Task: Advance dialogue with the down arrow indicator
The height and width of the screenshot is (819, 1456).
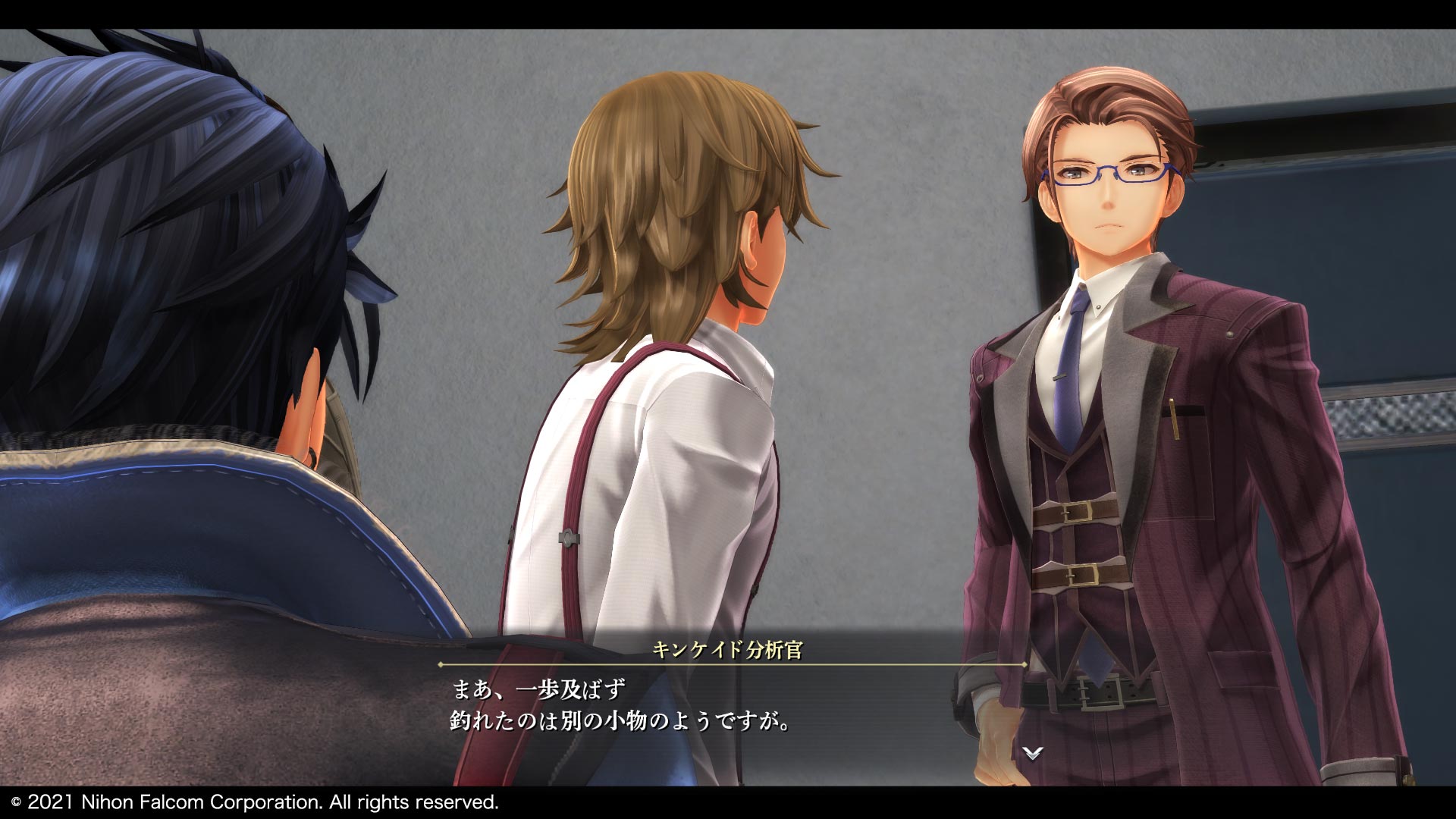Action: tap(1032, 752)
